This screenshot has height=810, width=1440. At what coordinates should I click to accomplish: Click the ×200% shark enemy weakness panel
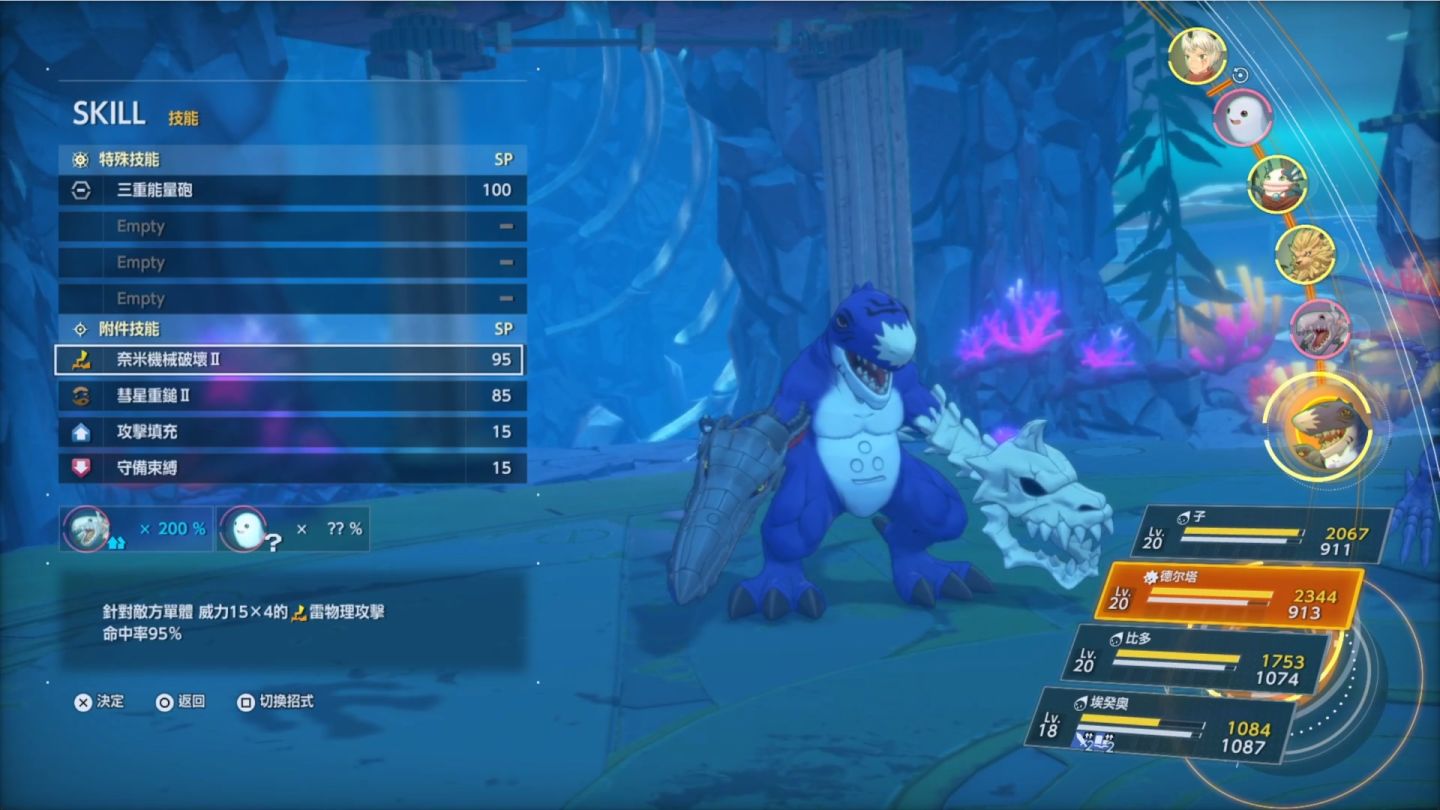tap(136, 528)
